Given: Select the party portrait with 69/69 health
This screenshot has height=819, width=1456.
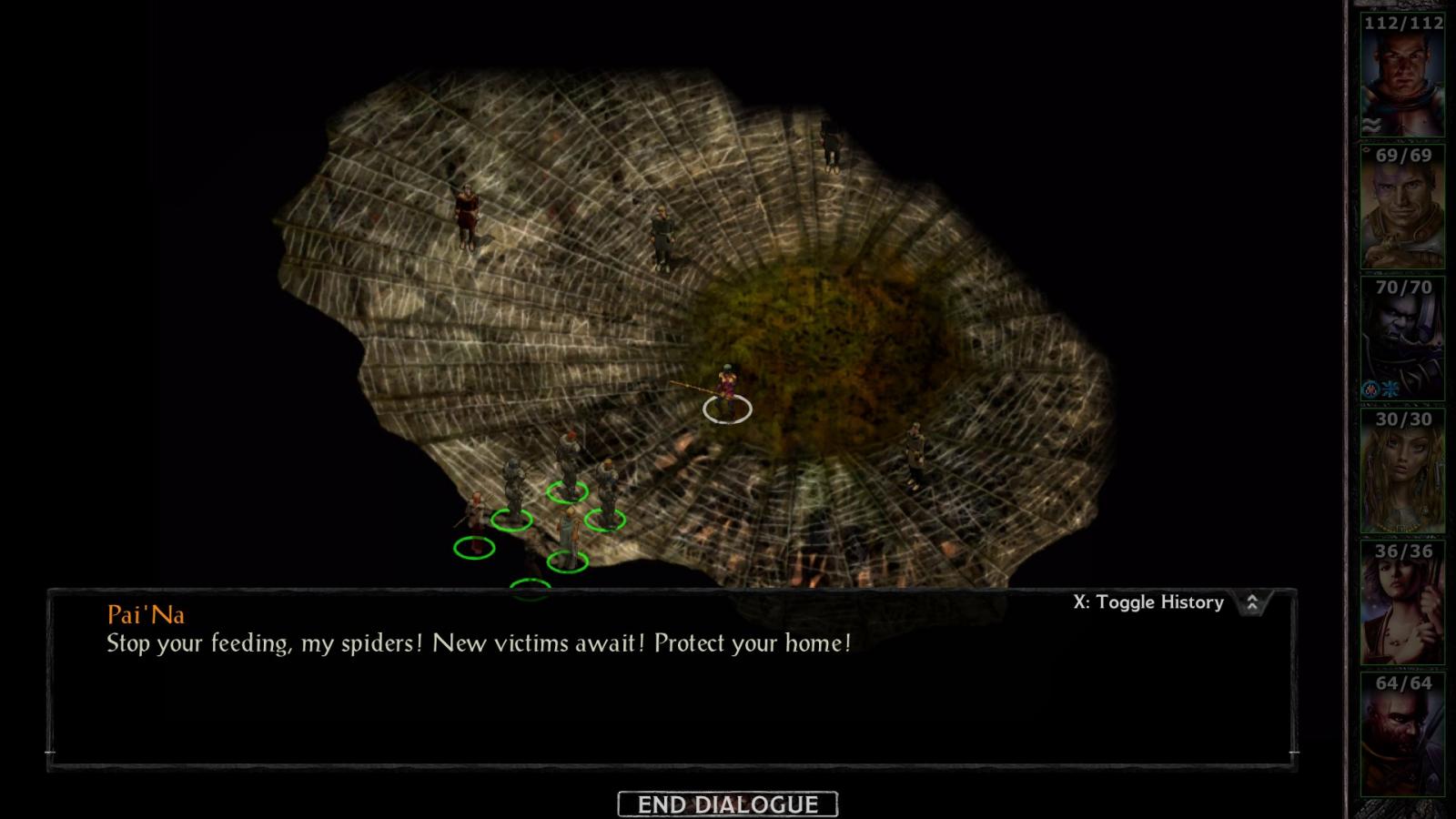Looking at the screenshot, I should [x=1402, y=208].
